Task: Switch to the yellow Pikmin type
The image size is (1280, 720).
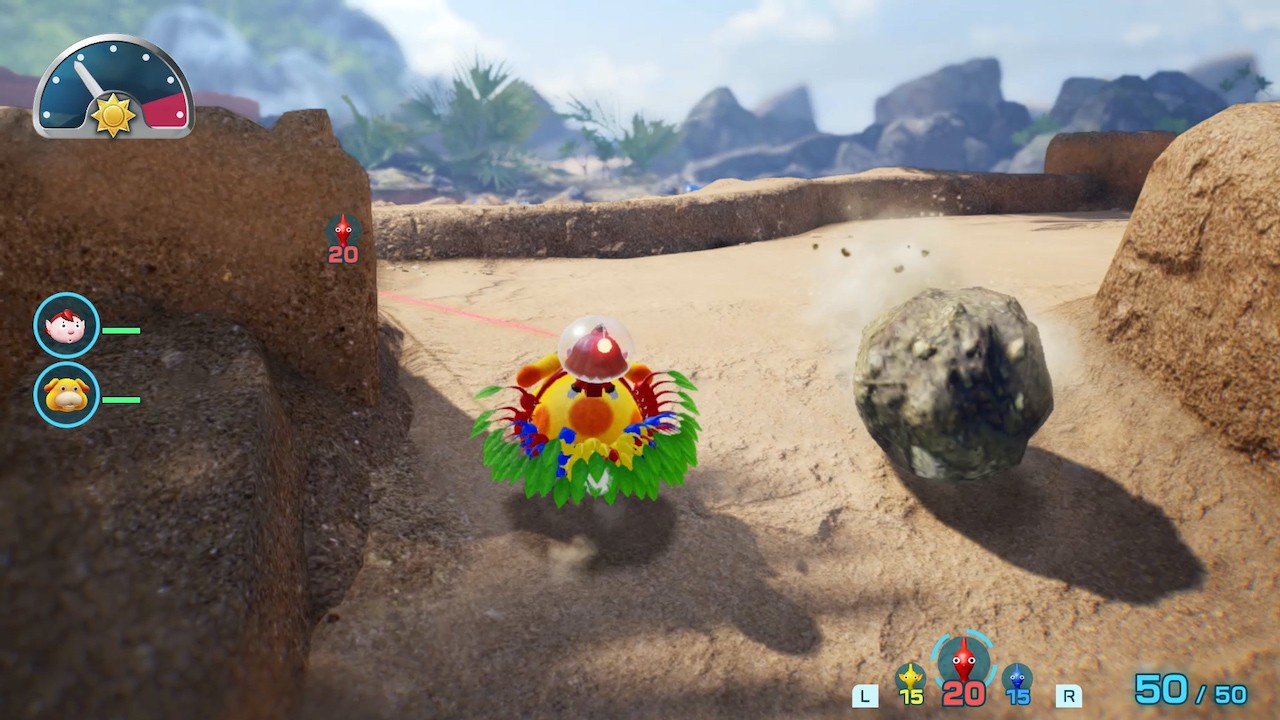Action: [910, 679]
